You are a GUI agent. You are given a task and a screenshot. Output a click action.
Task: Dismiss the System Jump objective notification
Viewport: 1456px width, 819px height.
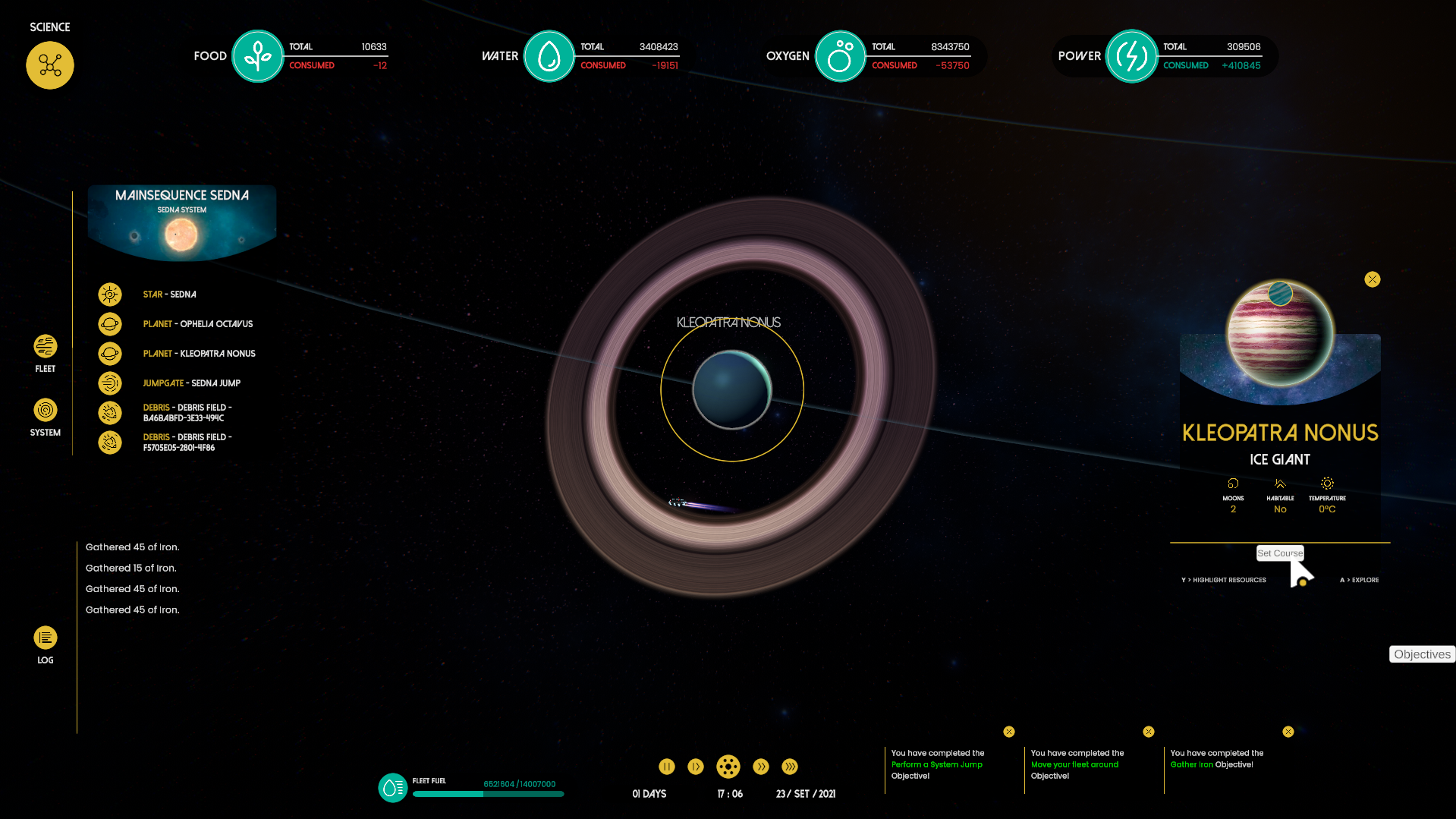(x=1009, y=732)
